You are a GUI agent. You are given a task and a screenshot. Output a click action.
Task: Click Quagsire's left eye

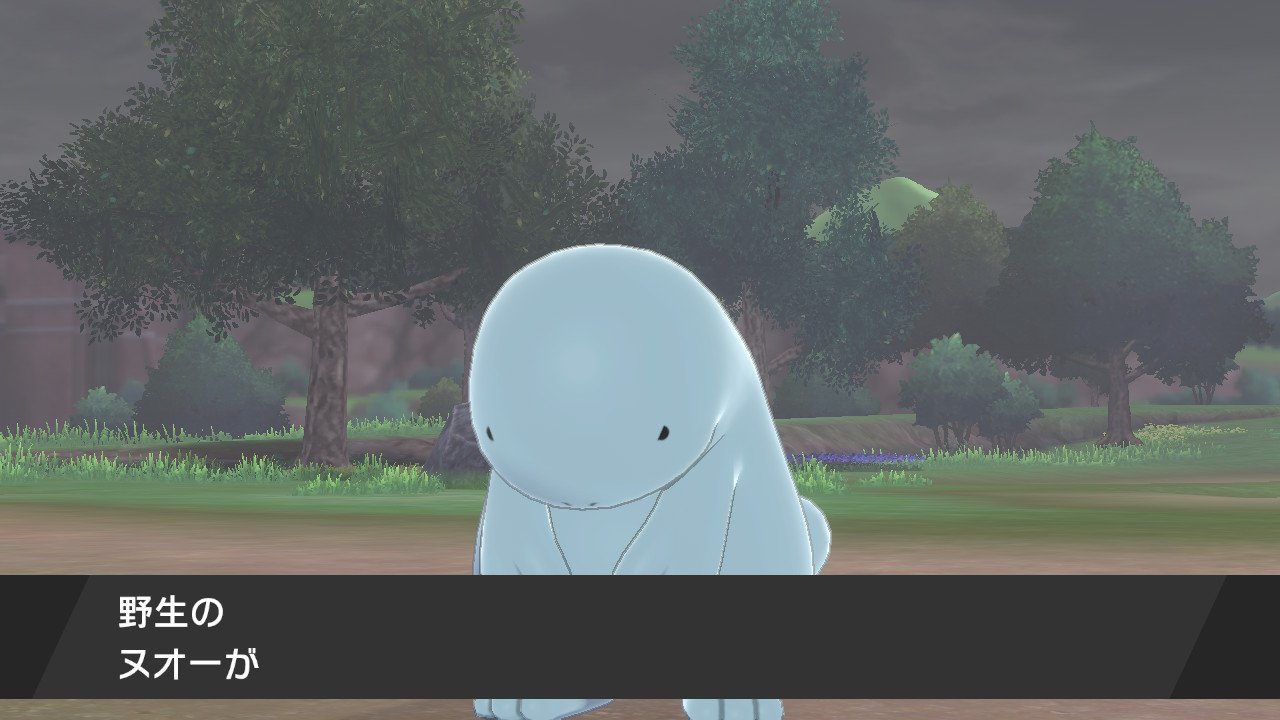click(490, 432)
